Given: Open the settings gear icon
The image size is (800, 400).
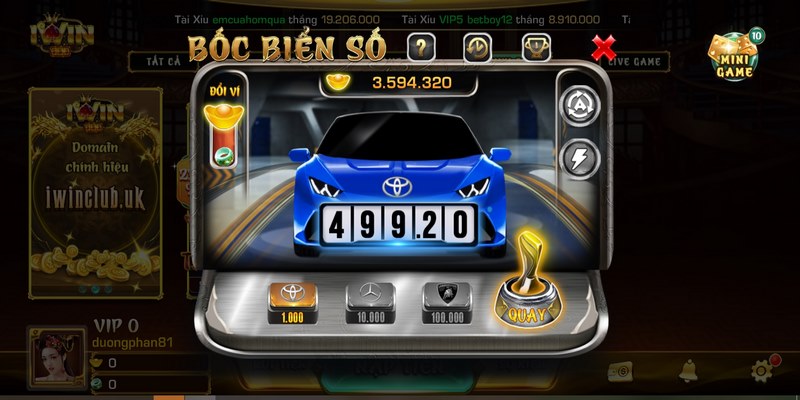Looking at the screenshot, I should [x=764, y=371].
